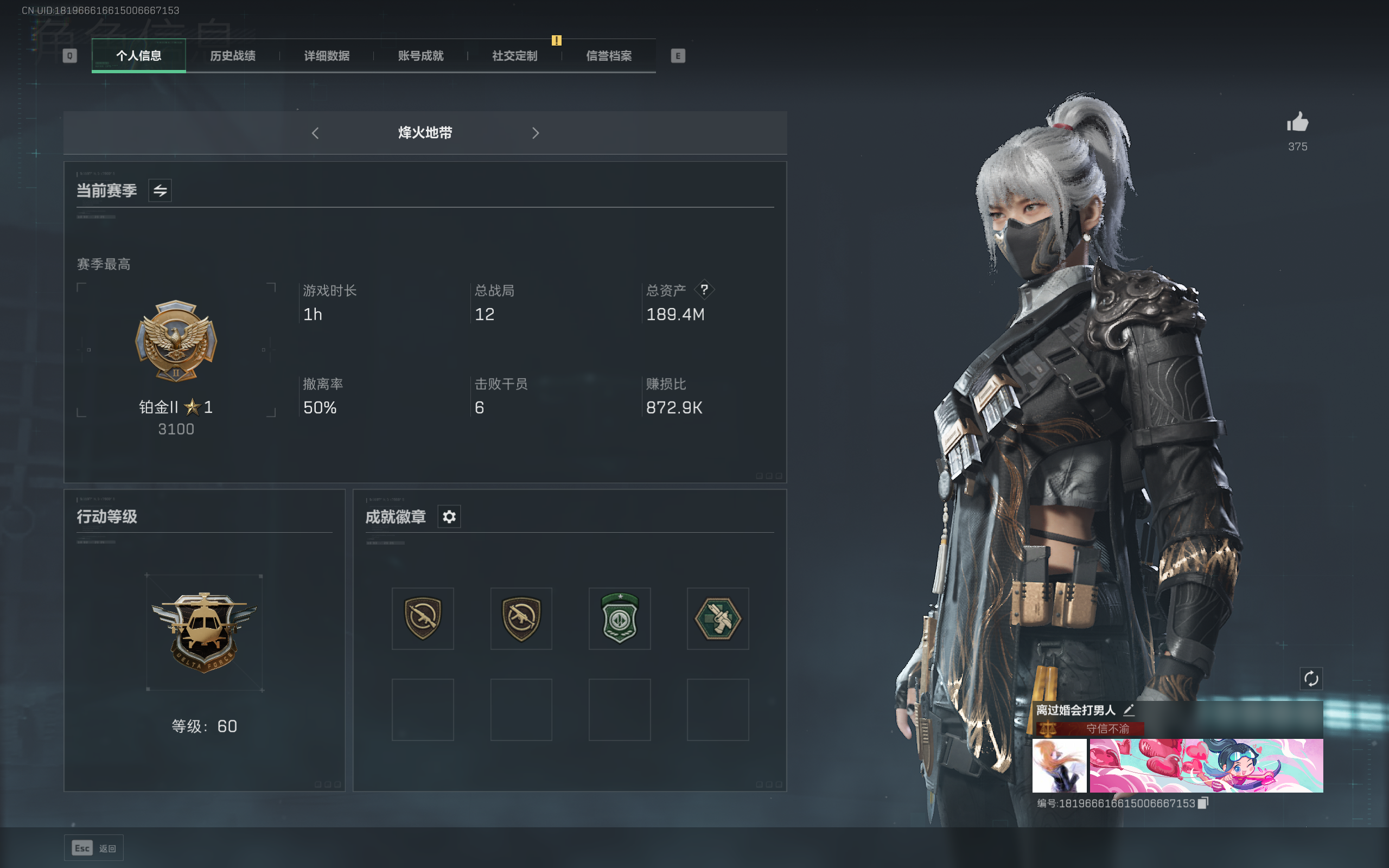The image size is (1389, 868).
Task: Switch to previous mode with left arrow
Action: click(x=316, y=132)
